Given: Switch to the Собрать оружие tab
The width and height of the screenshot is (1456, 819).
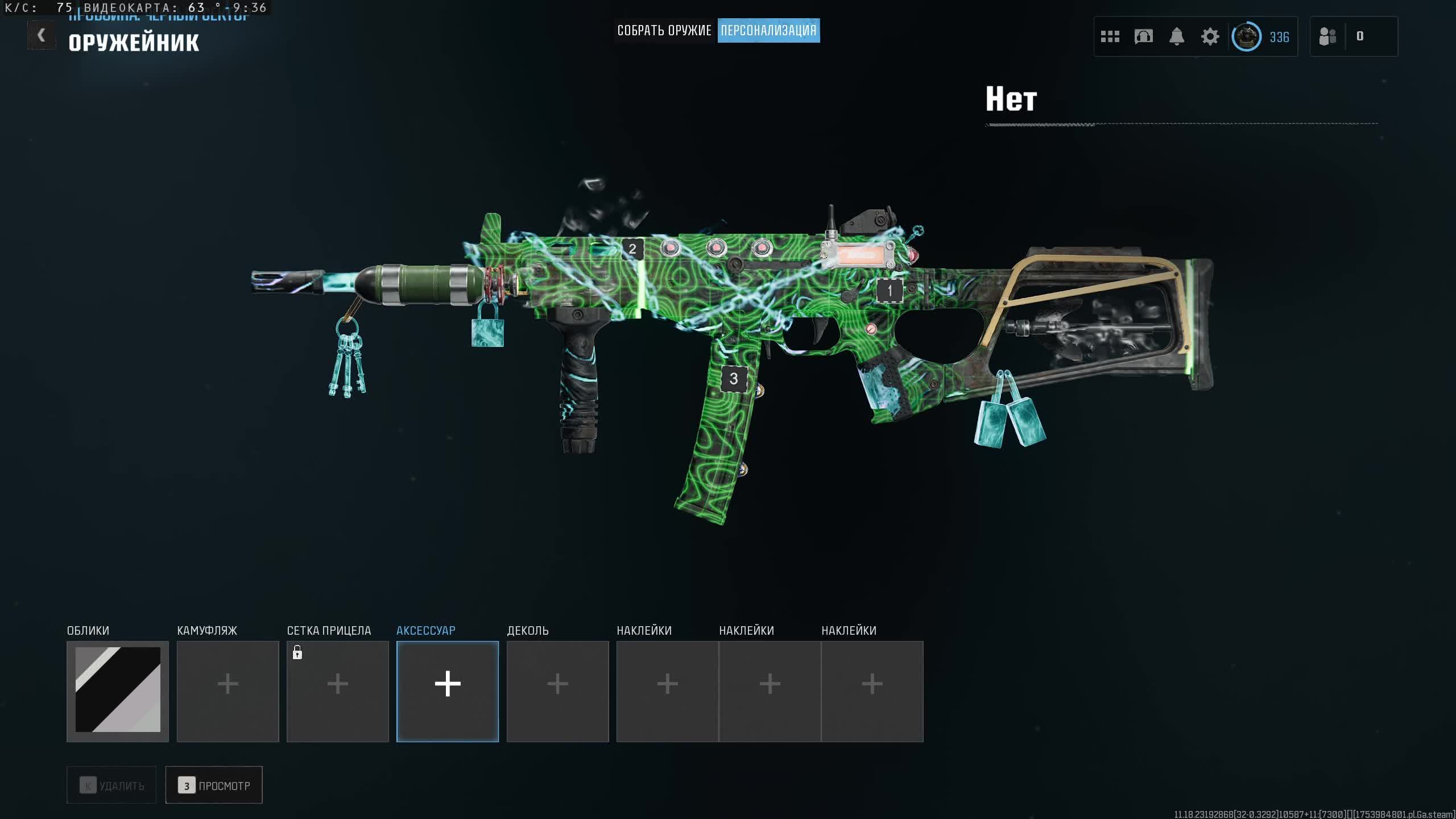Looking at the screenshot, I should click(x=664, y=31).
